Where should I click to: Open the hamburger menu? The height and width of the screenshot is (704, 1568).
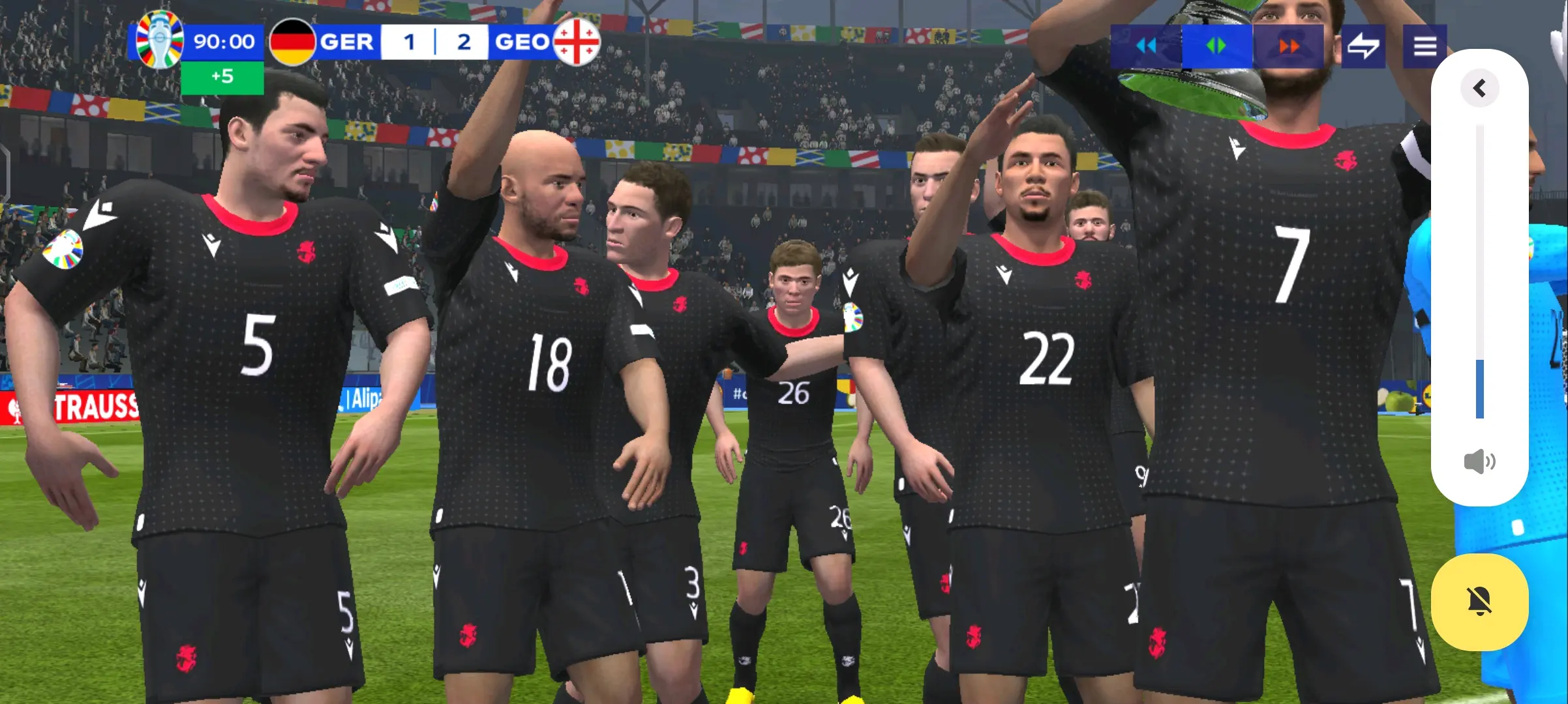click(x=1425, y=46)
